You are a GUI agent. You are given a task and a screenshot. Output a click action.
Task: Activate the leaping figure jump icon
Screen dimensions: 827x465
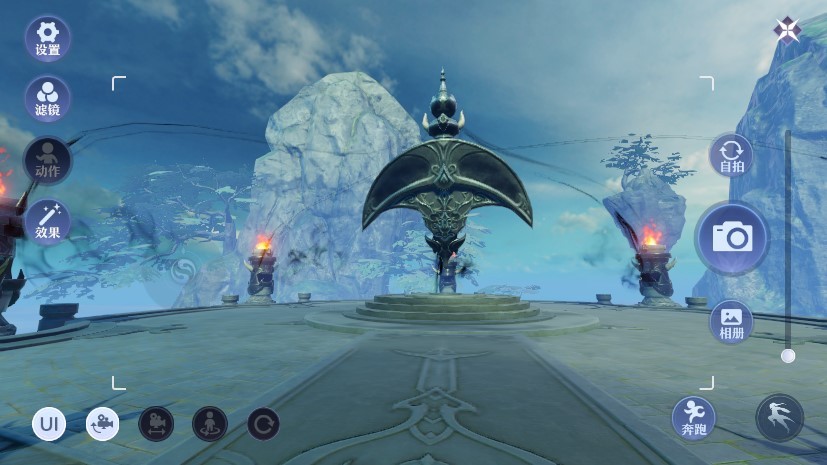(780, 418)
